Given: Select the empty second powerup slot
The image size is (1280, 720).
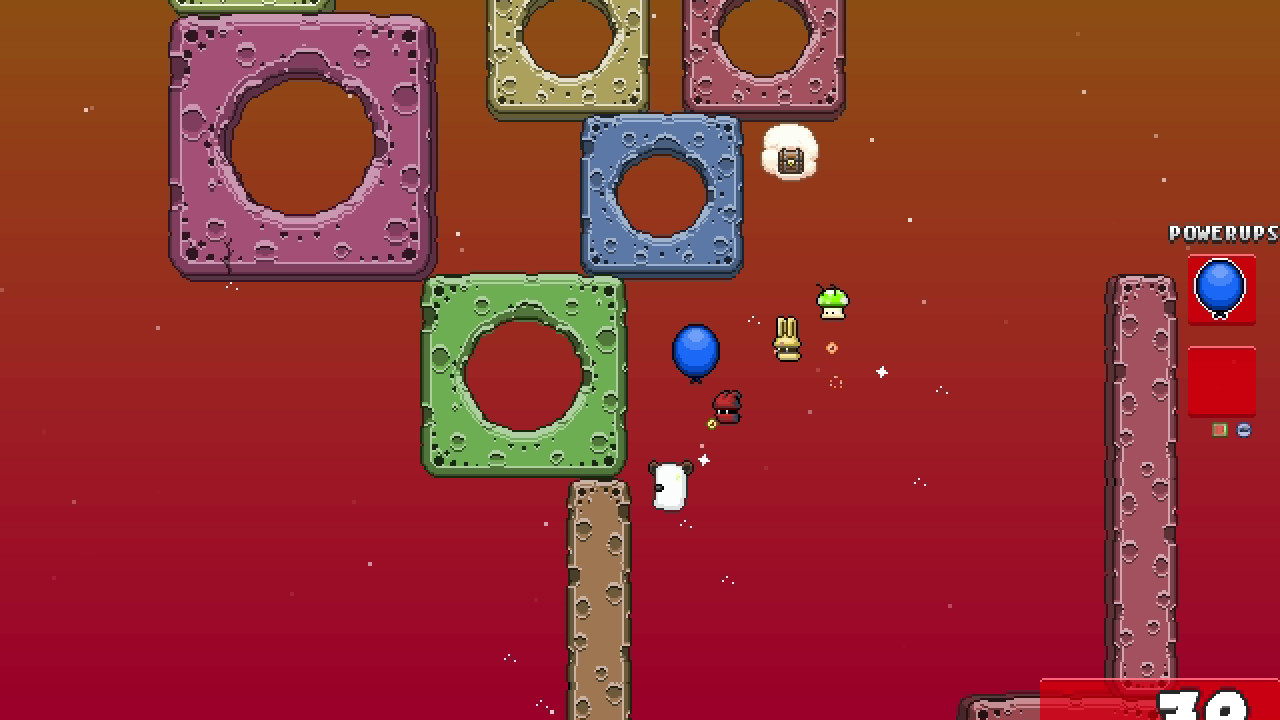Looking at the screenshot, I should (x=1221, y=381).
